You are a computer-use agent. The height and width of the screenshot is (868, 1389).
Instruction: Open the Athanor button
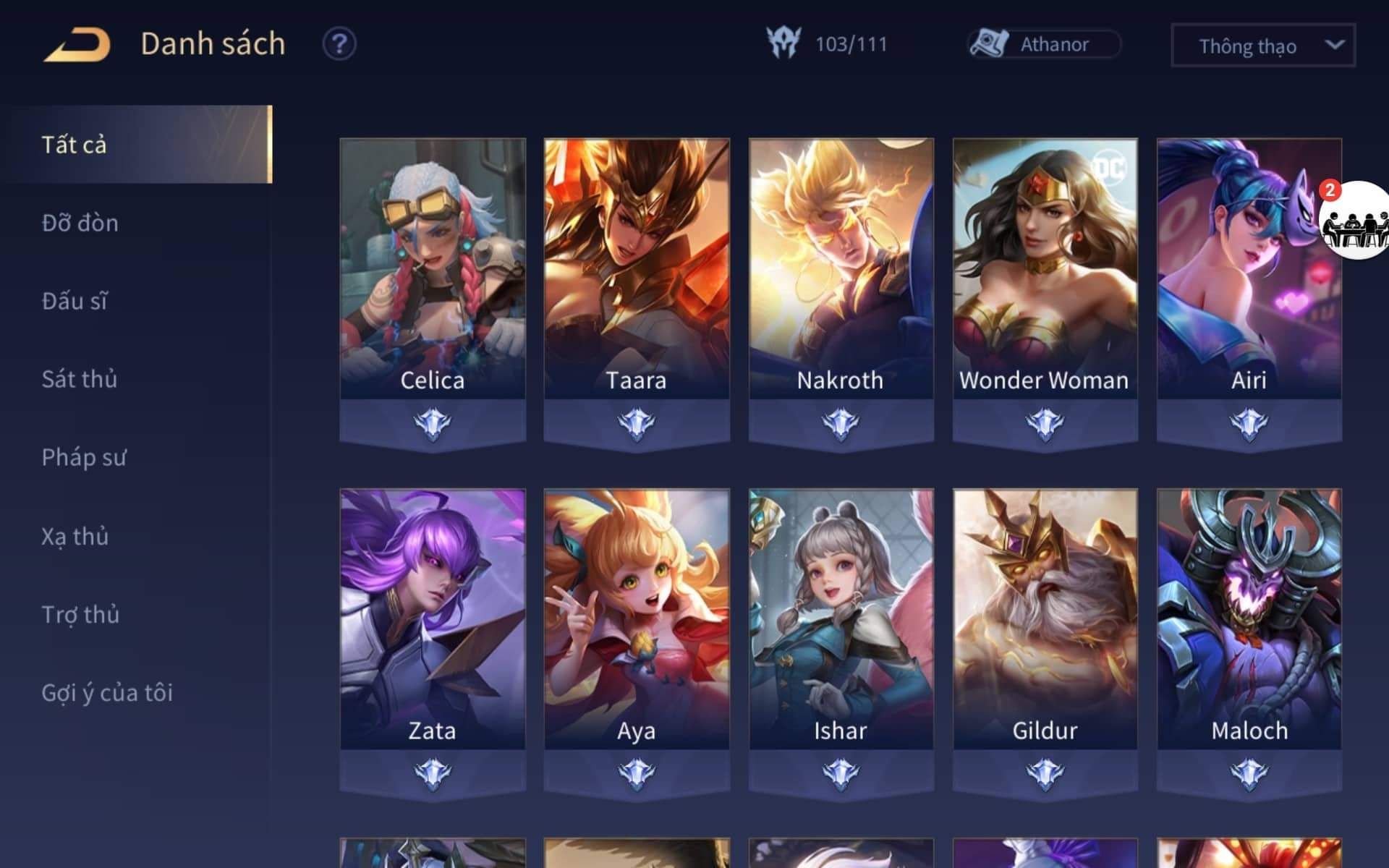(x=1044, y=44)
